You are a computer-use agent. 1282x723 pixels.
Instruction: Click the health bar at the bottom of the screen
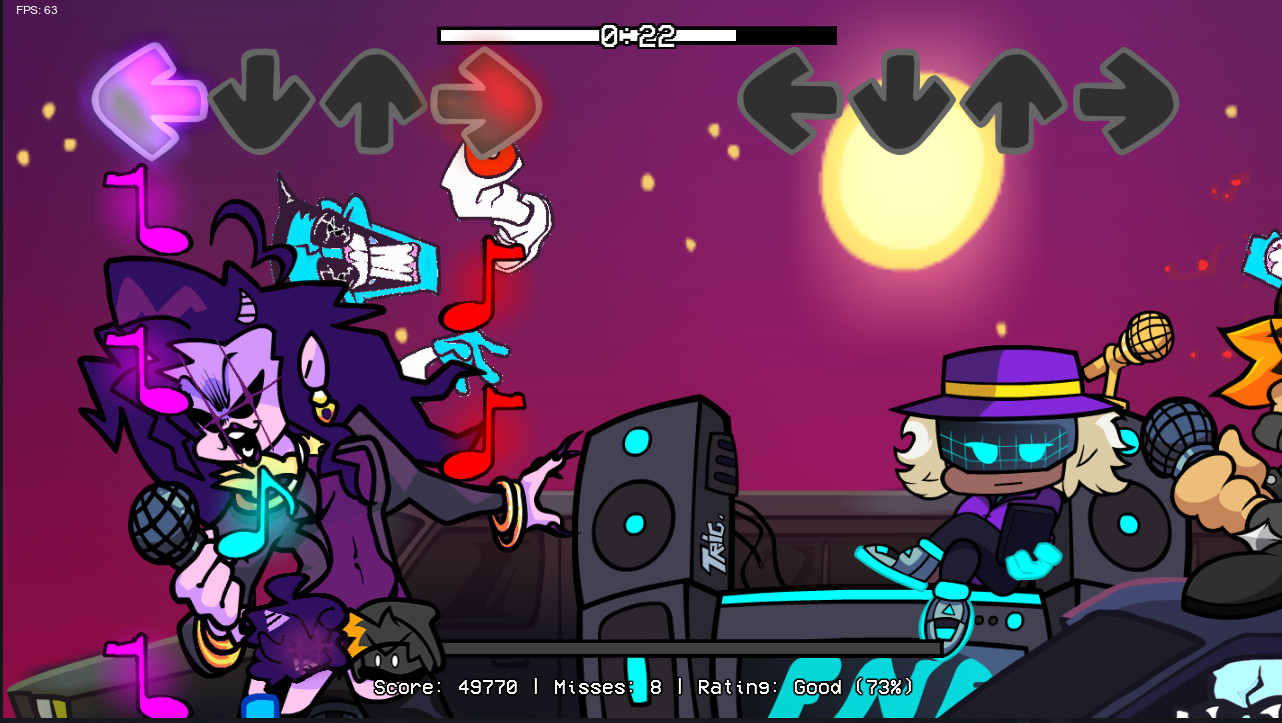point(640,647)
